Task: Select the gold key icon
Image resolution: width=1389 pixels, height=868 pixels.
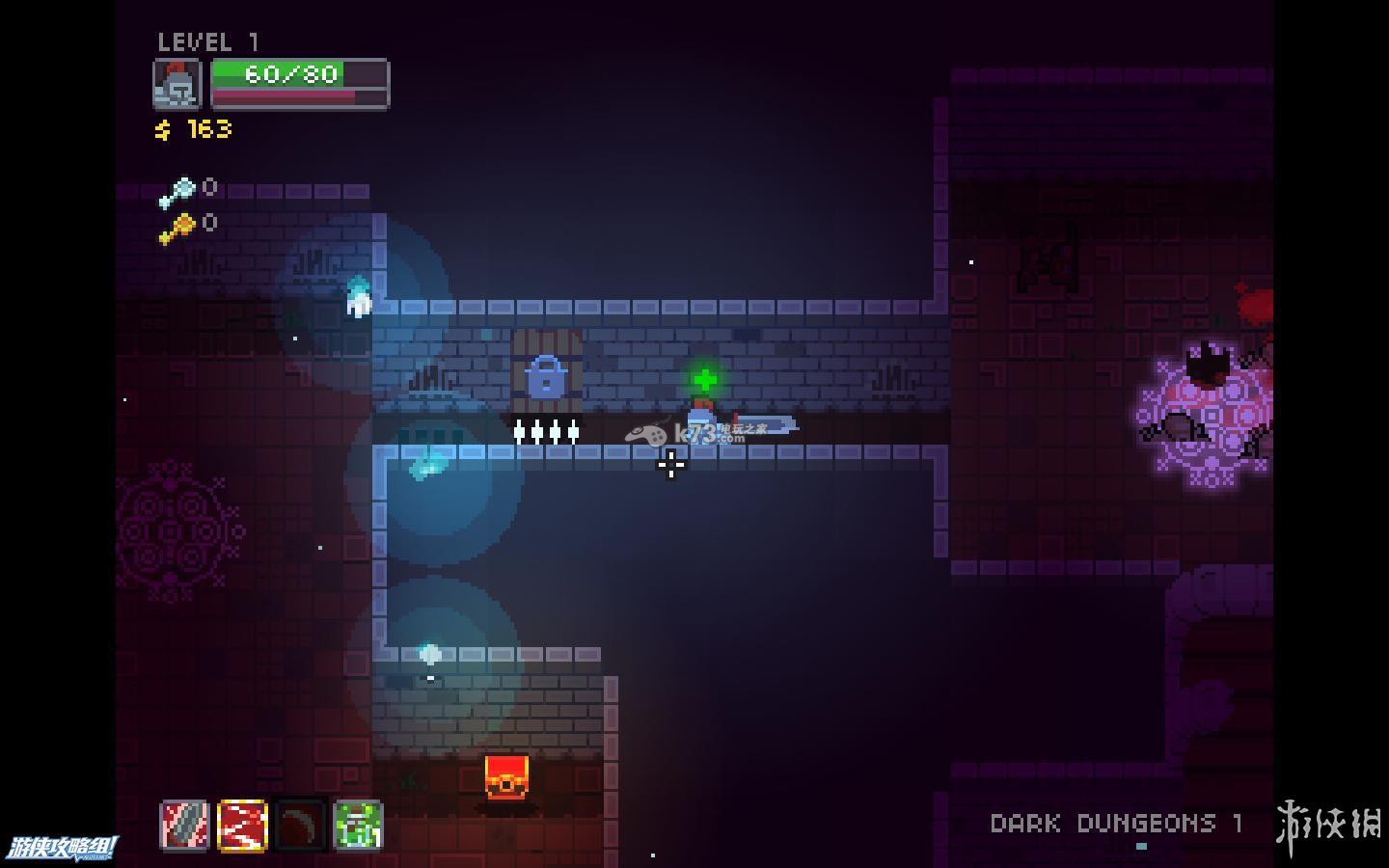Action: click(177, 229)
